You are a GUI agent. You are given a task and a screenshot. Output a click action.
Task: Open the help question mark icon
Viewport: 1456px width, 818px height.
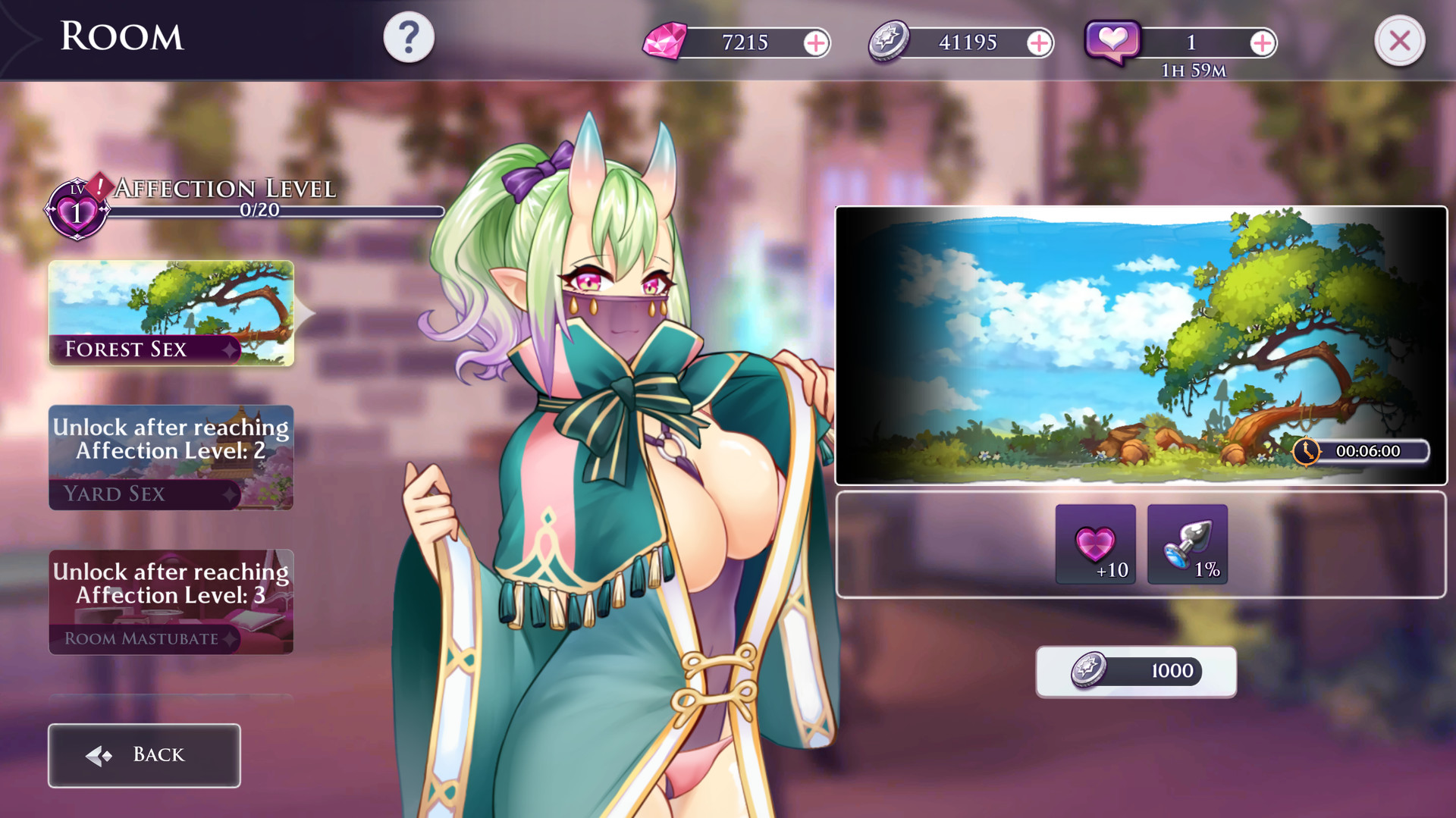(x=409, y=36)
